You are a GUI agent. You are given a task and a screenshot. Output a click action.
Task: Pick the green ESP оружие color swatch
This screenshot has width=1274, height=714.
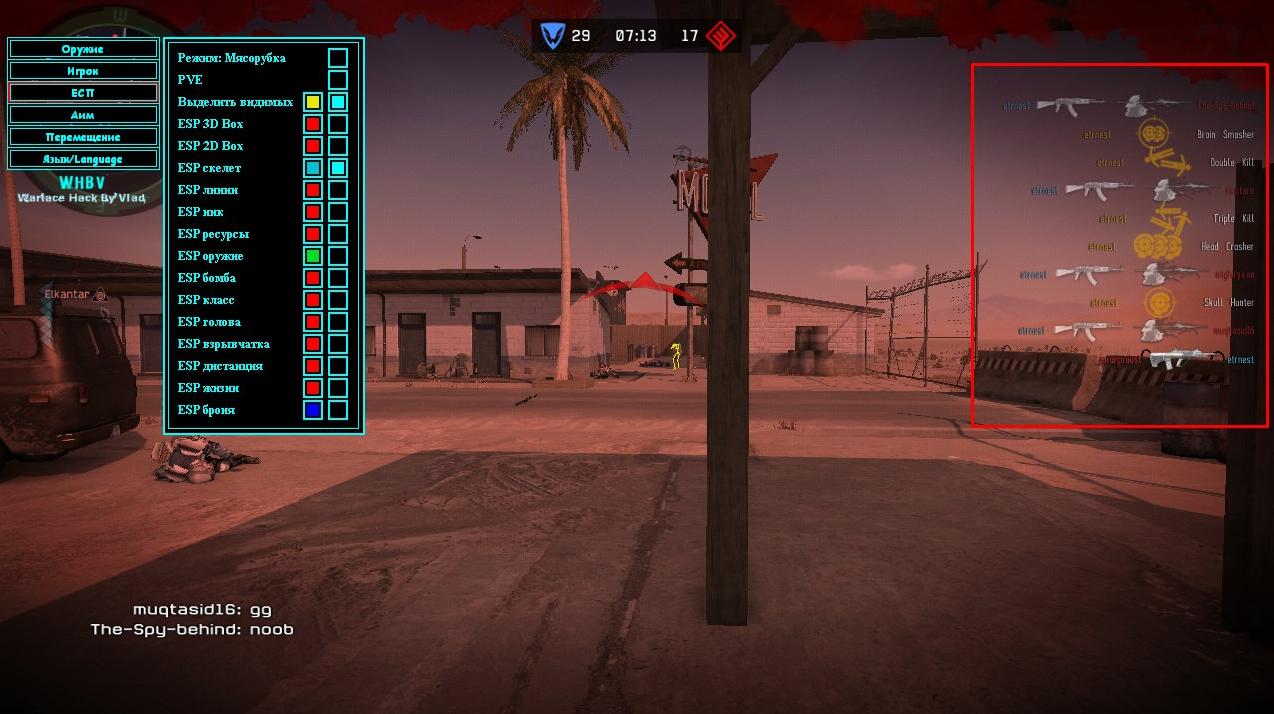coord(313,256)
